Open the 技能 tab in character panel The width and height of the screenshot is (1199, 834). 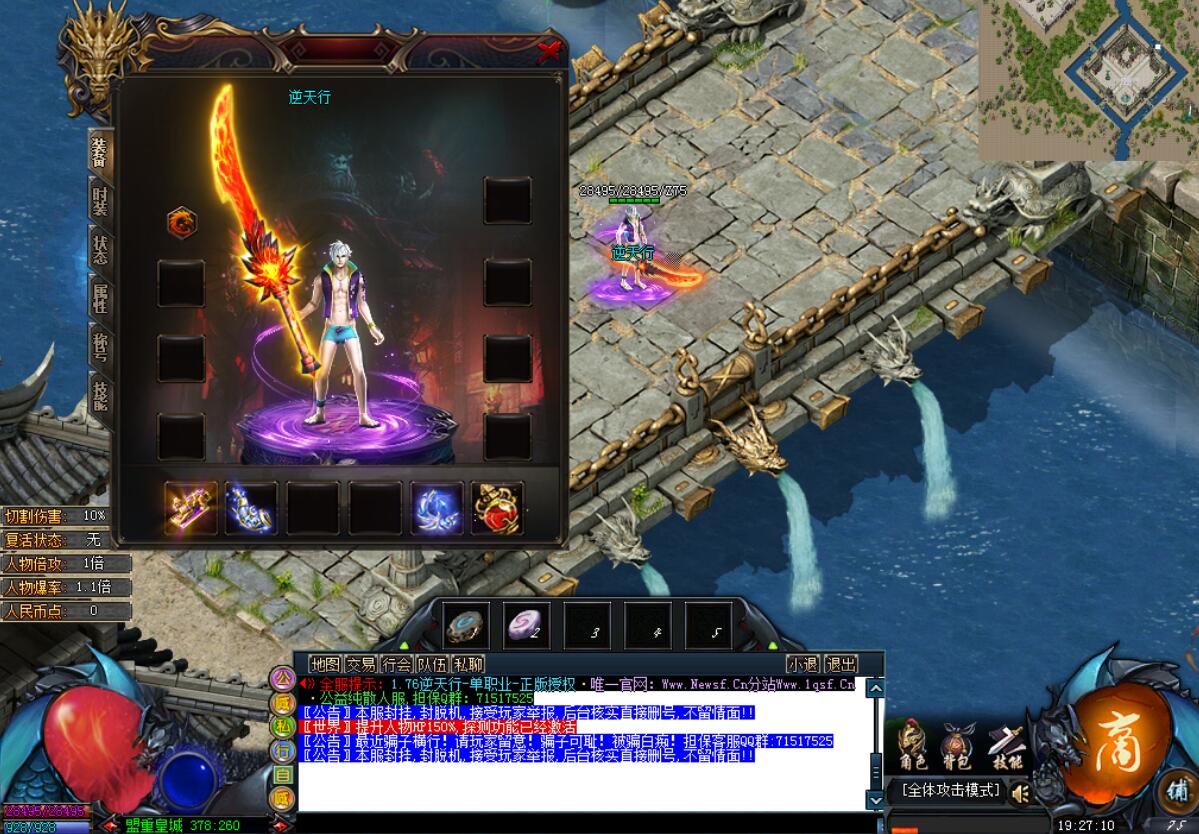[x=100, y=394]
